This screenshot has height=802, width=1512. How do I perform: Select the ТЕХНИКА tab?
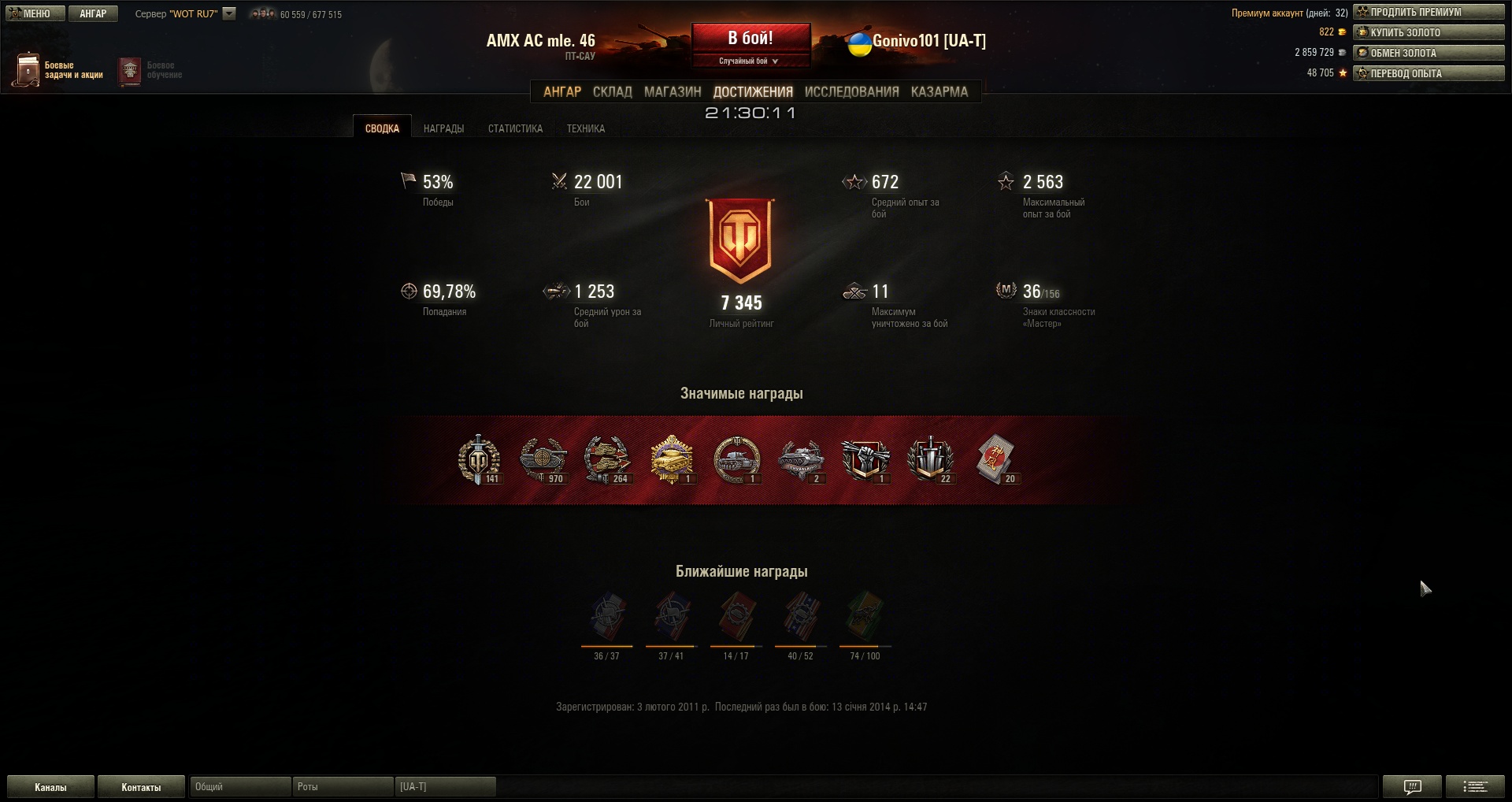[x=586, y=128]
